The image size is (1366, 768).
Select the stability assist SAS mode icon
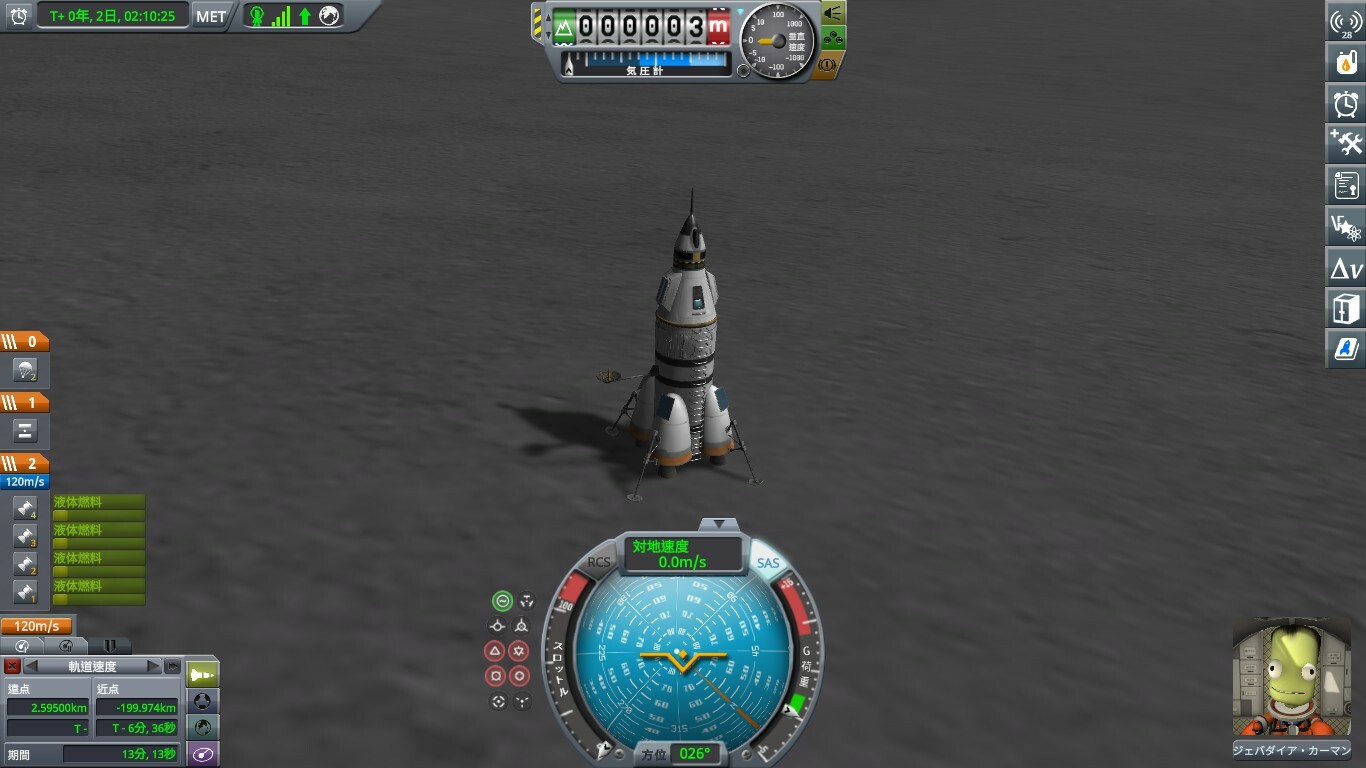click(x=502, y=601)
